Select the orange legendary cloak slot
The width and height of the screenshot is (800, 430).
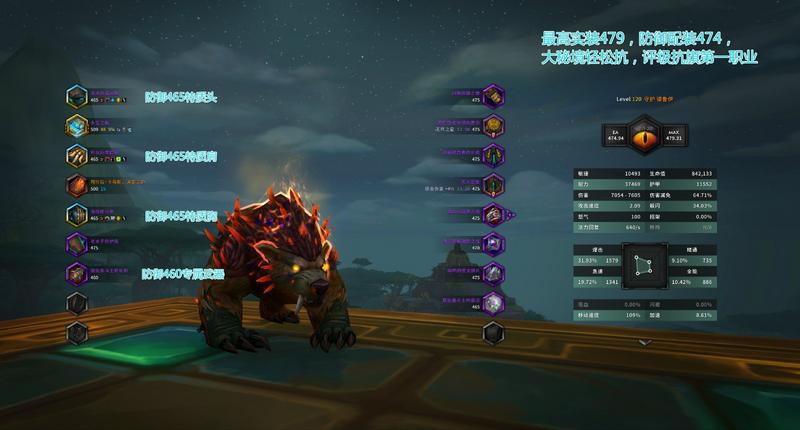pos(78,185)
